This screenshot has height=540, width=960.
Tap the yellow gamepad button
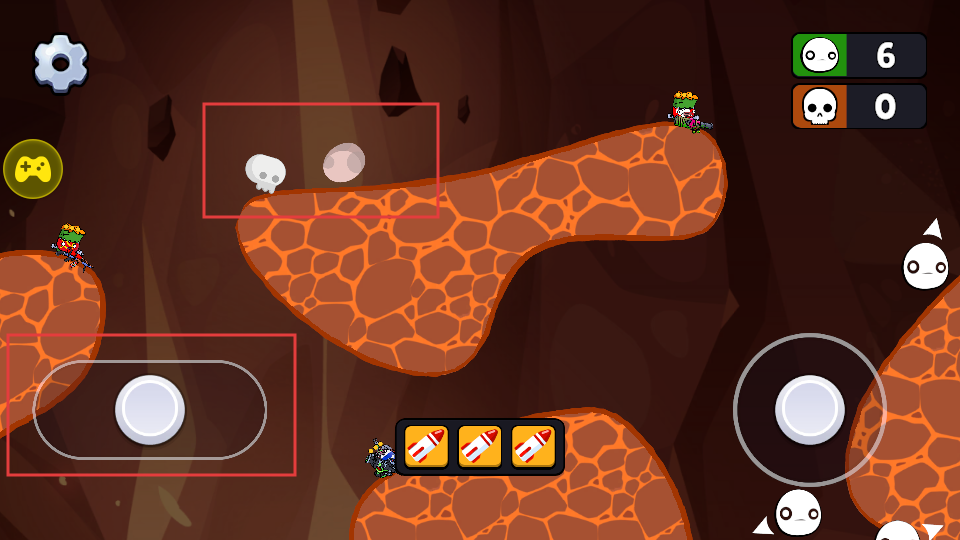tap(33, 169)
